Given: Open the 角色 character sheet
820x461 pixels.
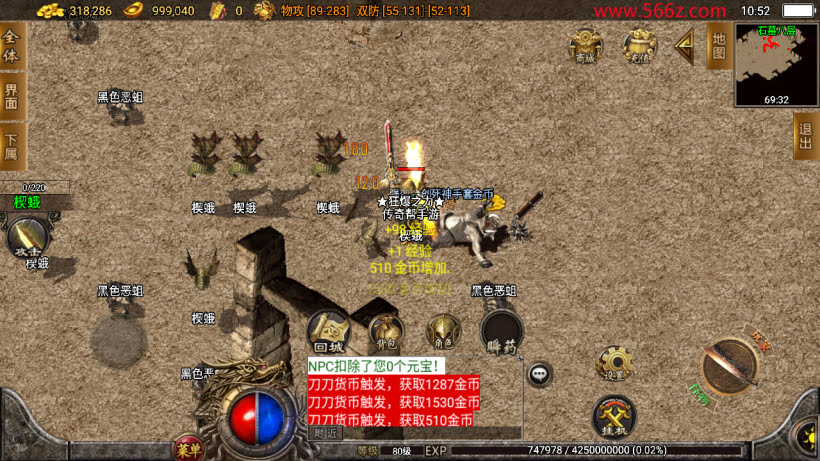Looking at the screenshot, I should pyautogui.click(x=443, y=331).
